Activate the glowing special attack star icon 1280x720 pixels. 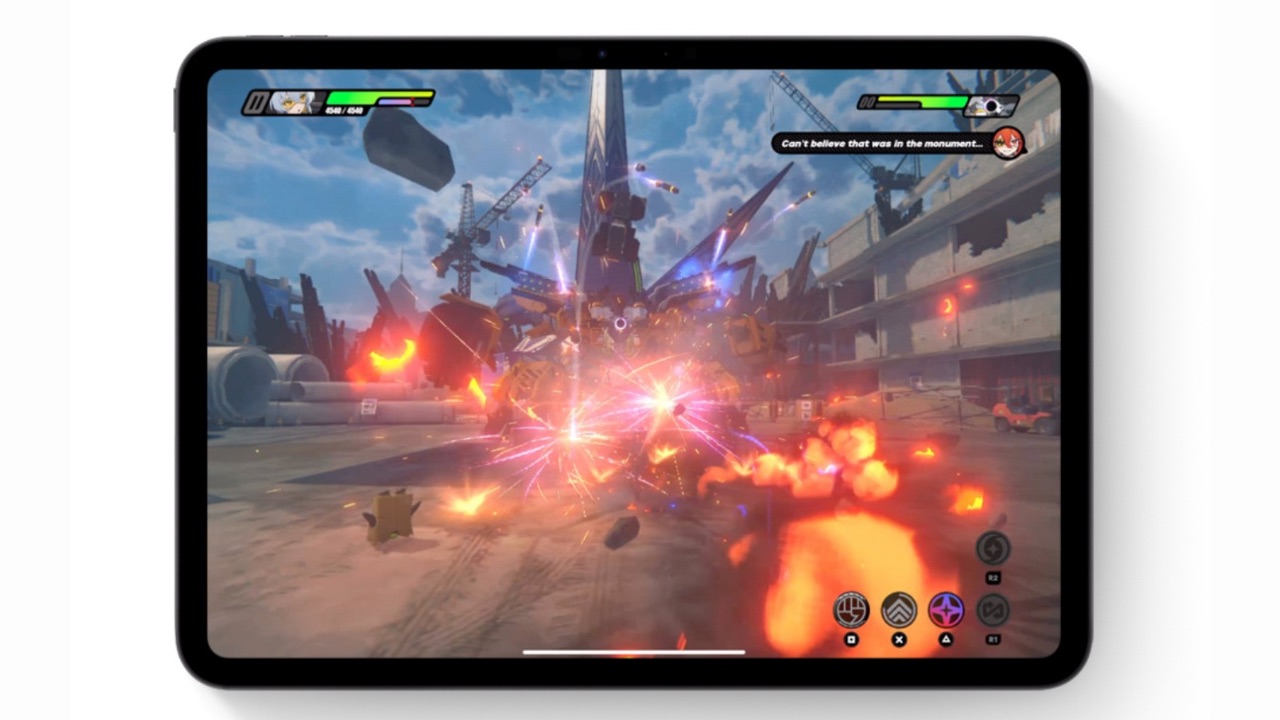pos(947,610)
